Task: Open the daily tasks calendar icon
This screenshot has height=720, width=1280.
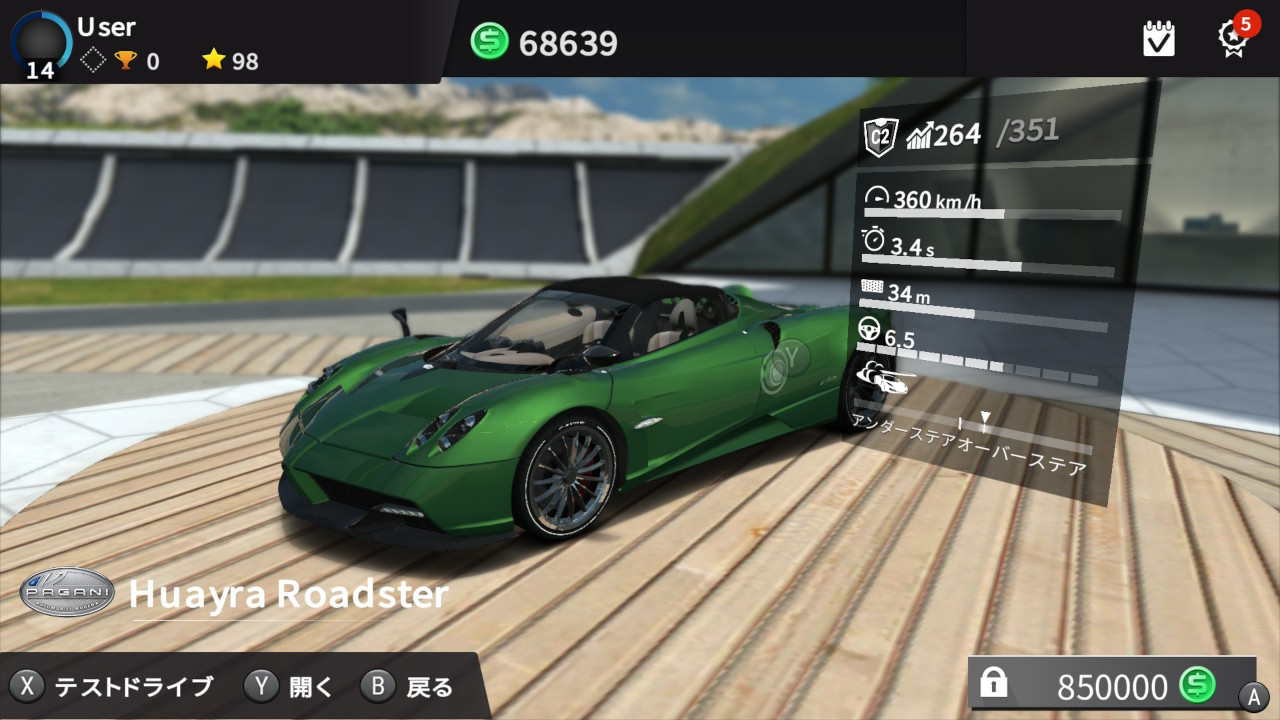Action: coord(1159,39)
